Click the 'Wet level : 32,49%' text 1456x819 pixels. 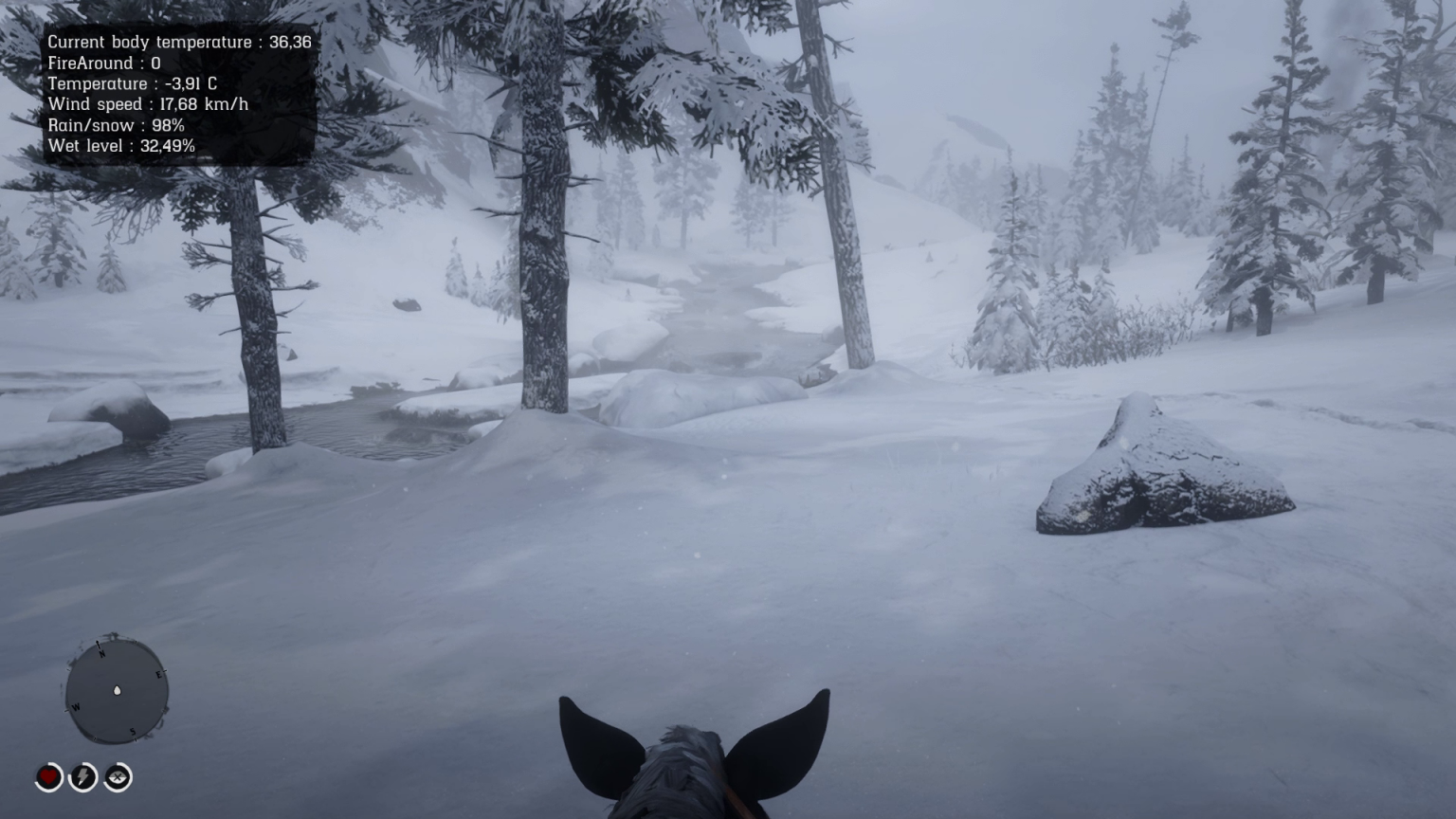[122, 146]
